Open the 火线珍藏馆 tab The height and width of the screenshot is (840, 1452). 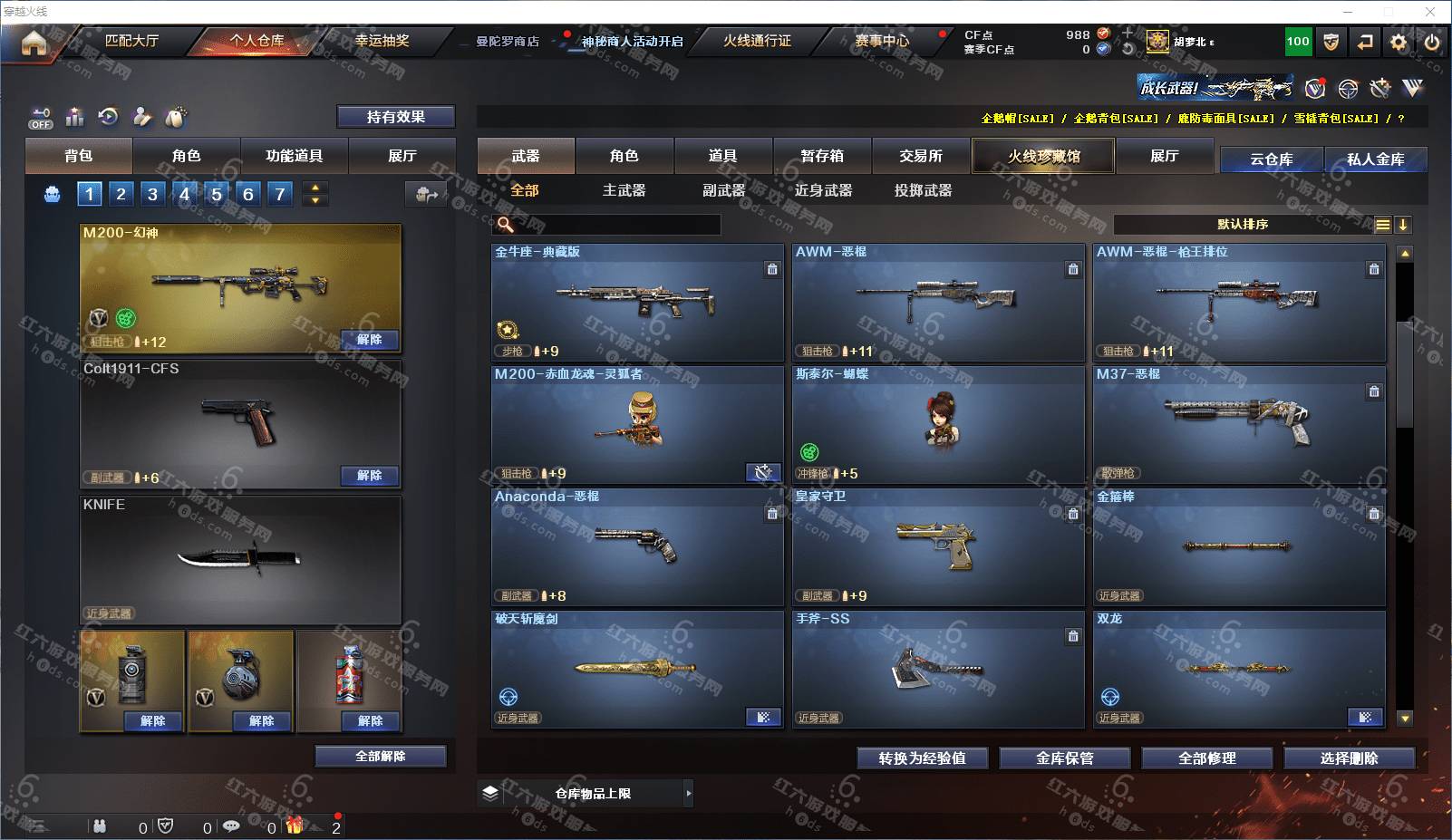(1043, 156)
